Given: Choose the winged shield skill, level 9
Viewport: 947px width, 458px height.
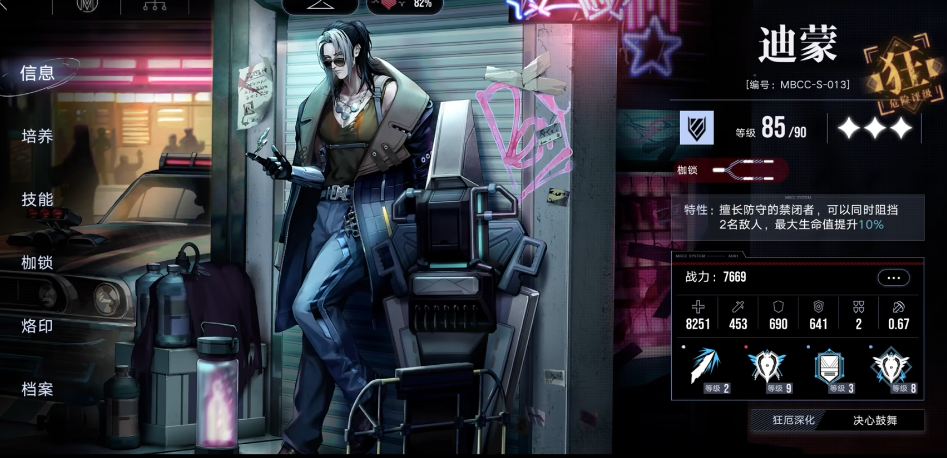Looking at the screenshot, I should point(769,368).
